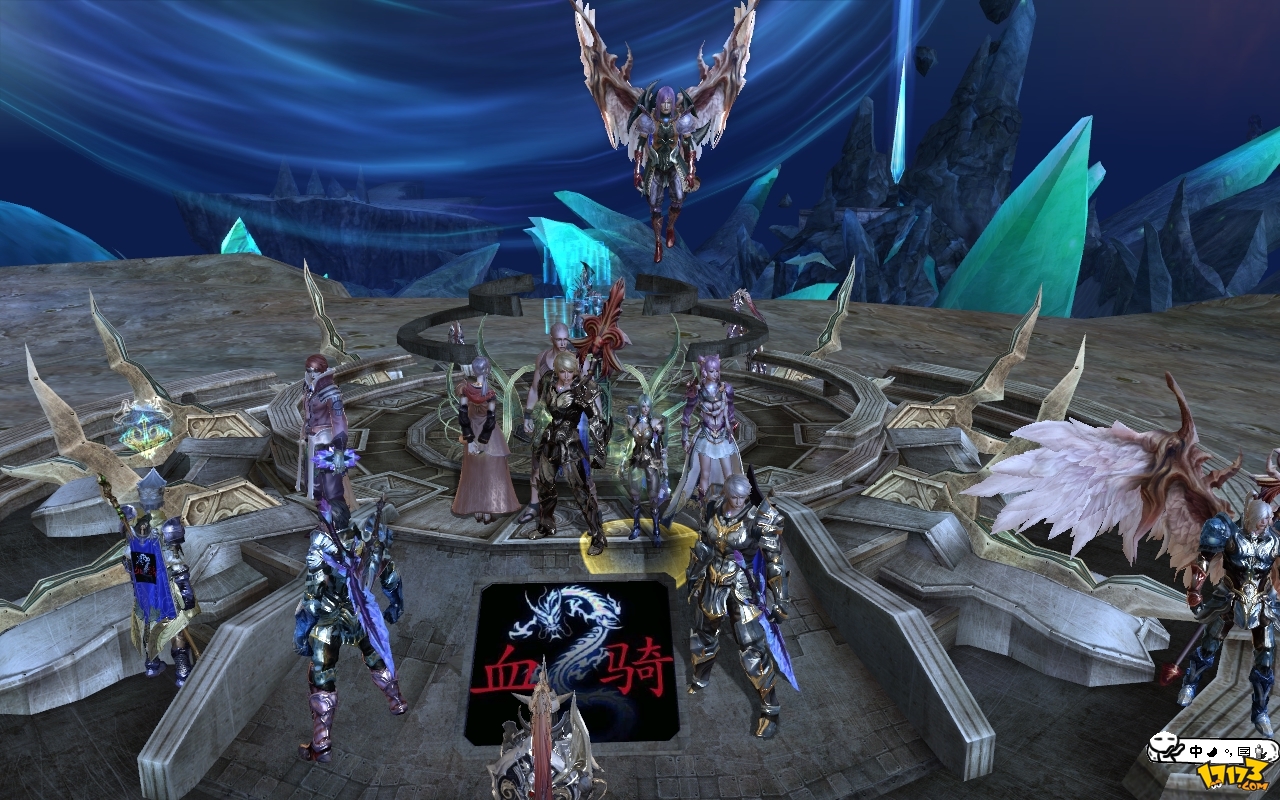Toggle the 中 Chinese input mode button

(x=1196, y=751)
